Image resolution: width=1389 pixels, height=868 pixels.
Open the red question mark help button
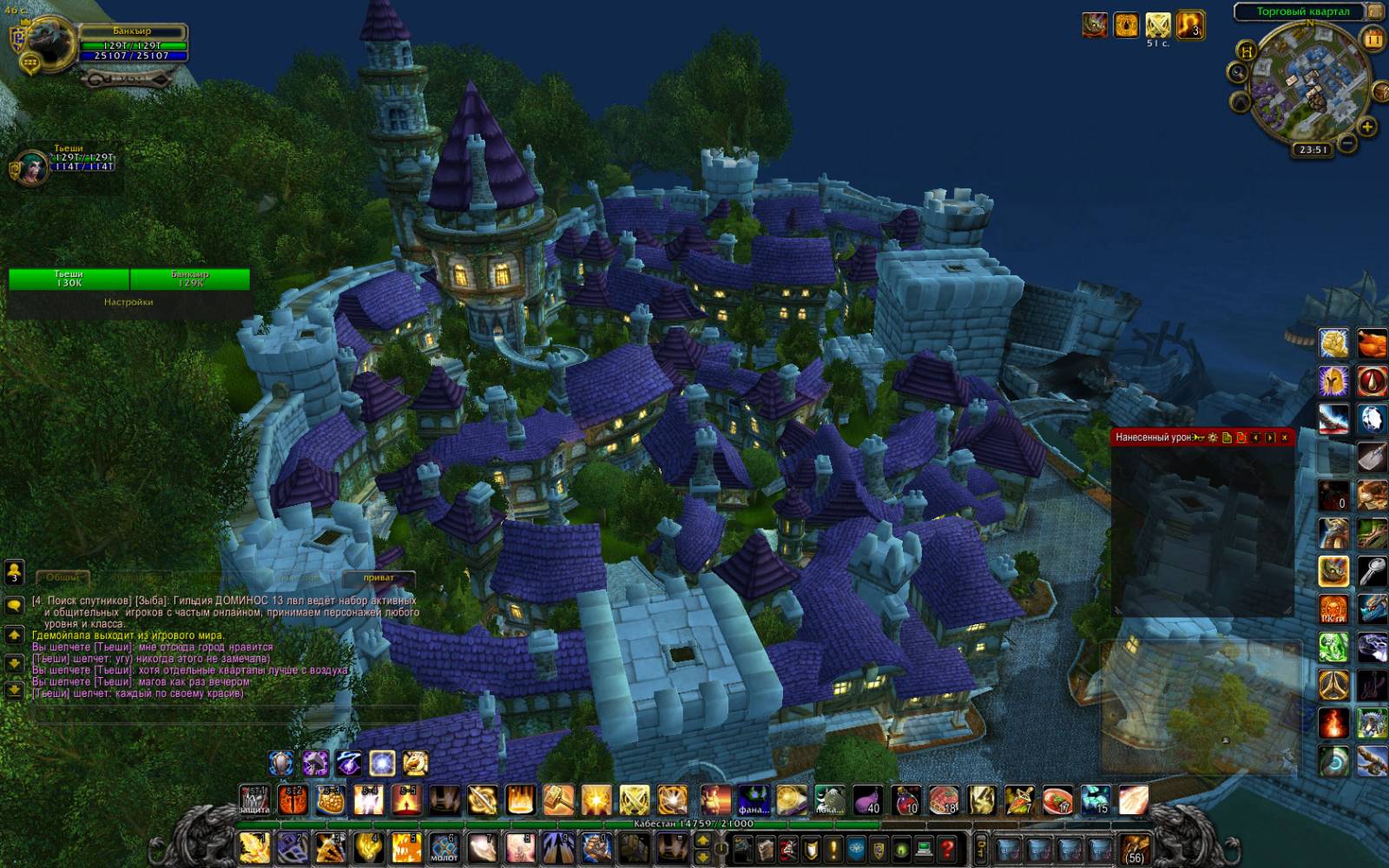(947, 847)
